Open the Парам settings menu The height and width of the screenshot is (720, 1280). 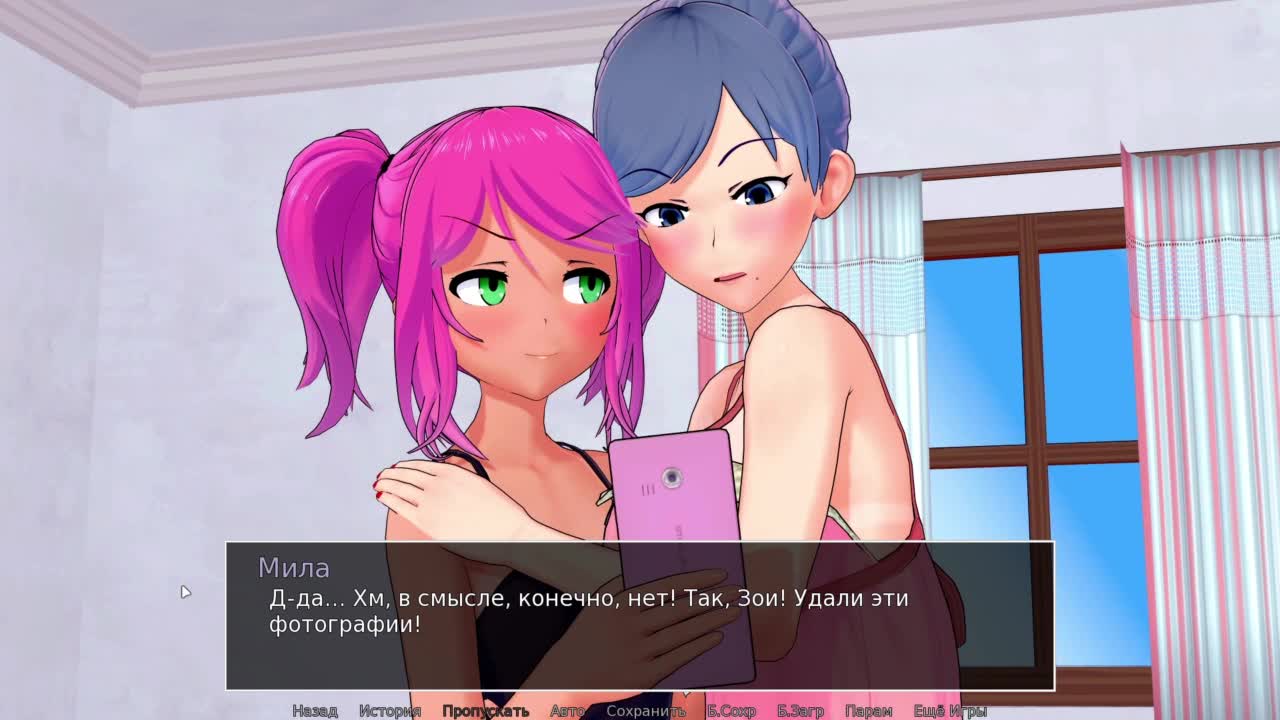(x=868, y=711)
